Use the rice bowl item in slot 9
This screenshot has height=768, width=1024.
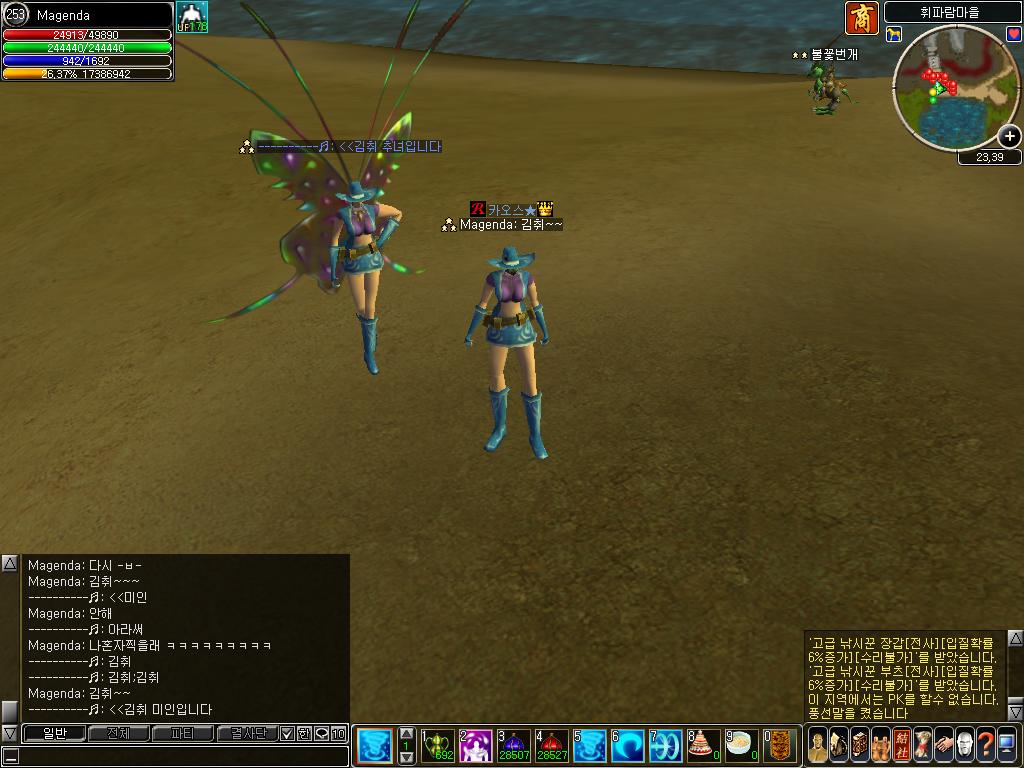[x=741, y=745]
